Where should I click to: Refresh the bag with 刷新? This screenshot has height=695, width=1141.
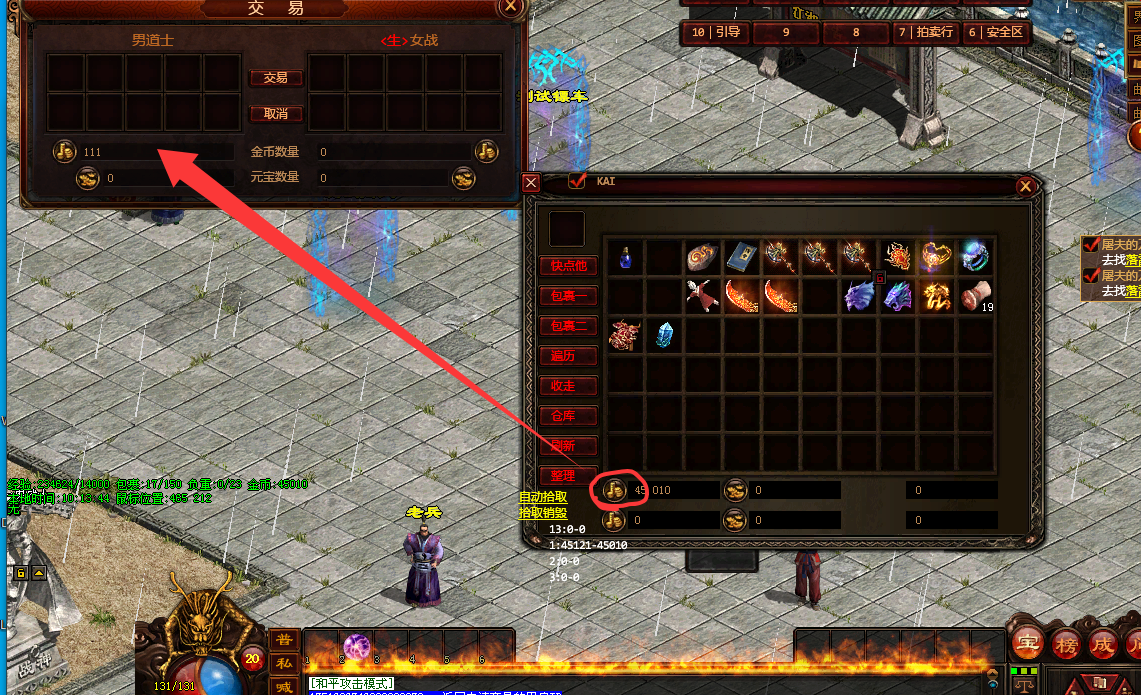tap(568, 446)
